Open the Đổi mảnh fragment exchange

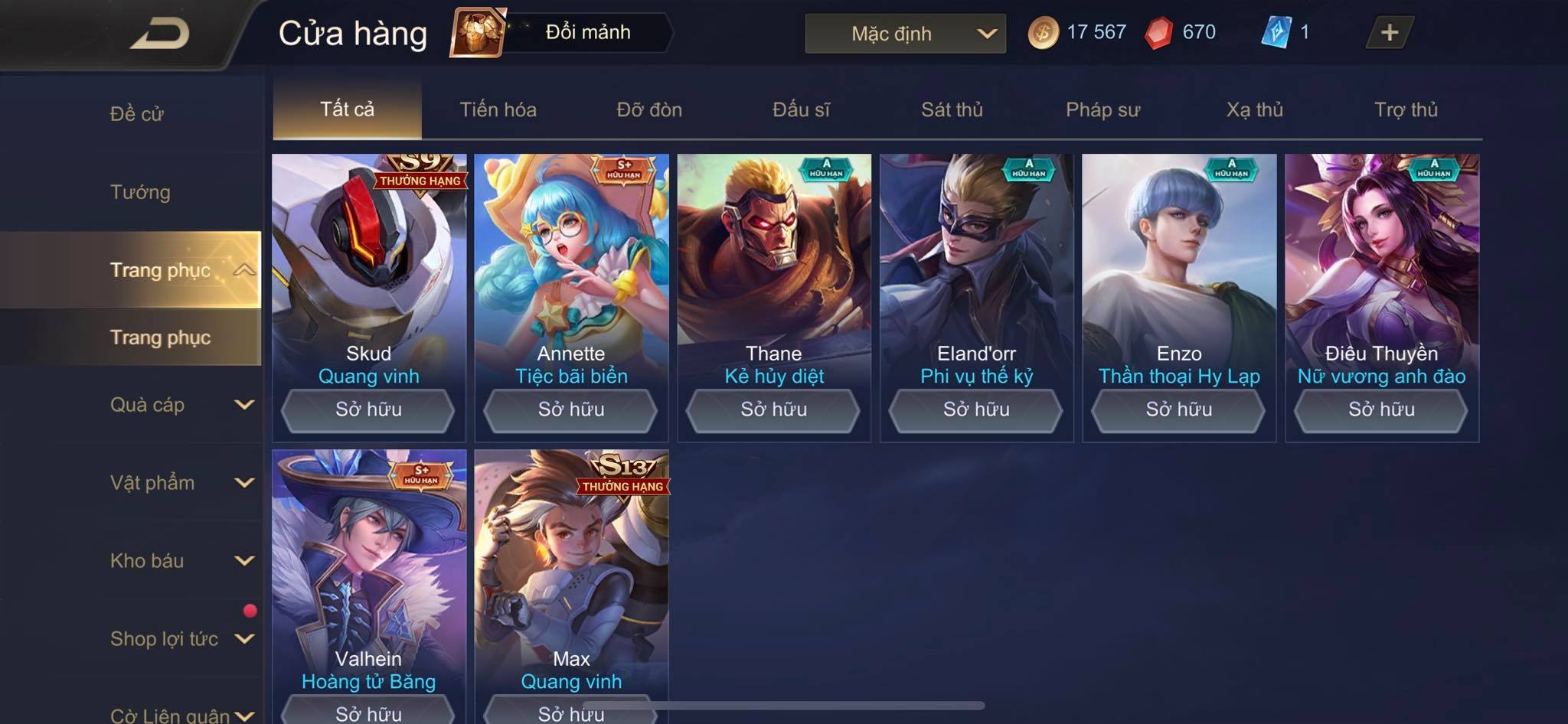coord(563,32)
